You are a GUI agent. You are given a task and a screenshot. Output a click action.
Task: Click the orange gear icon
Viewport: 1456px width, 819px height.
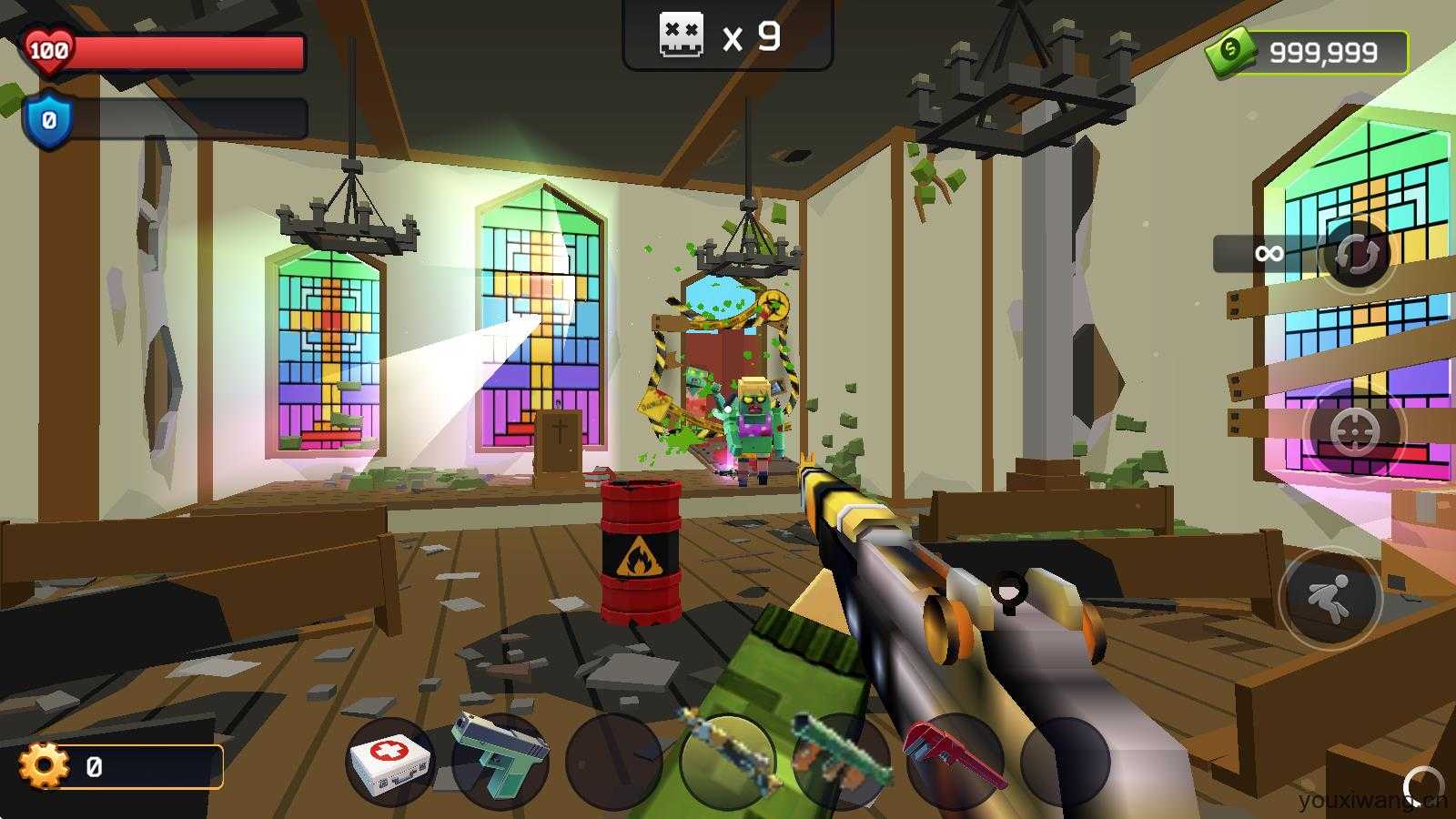[x=44, y=766]
